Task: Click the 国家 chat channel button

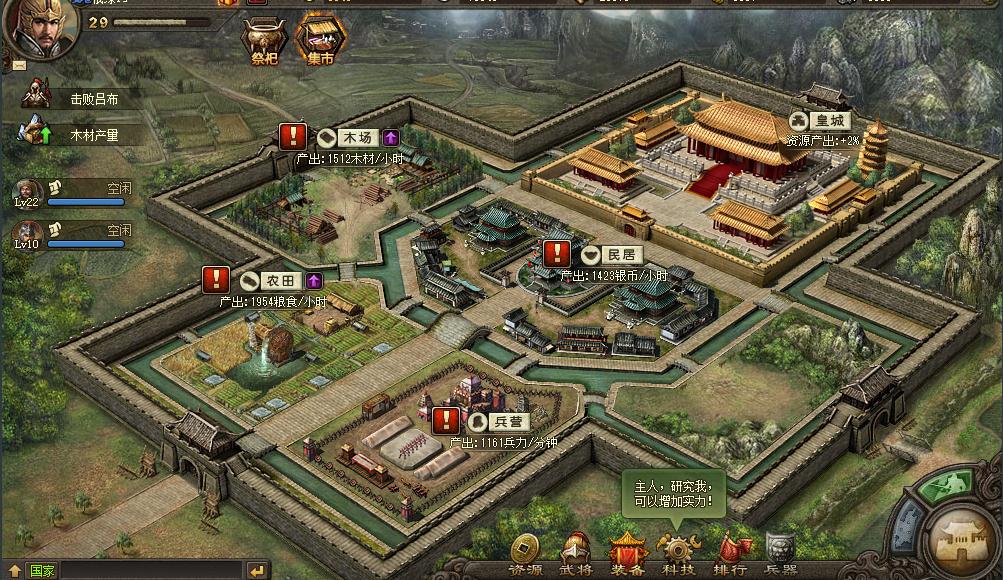Action: coord(42,571)
